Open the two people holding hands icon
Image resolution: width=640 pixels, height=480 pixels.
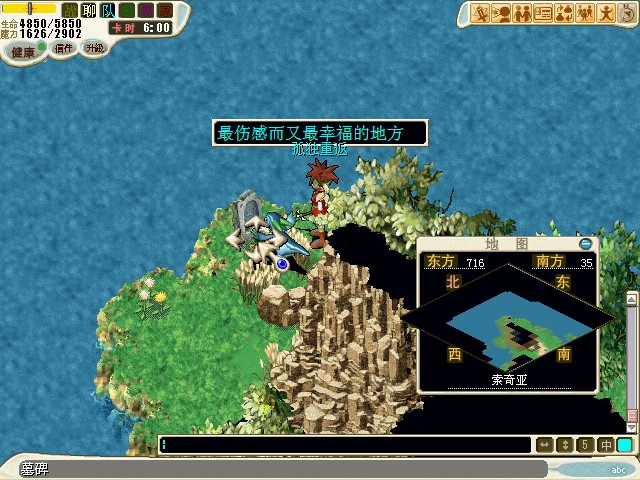coord(522,13)
